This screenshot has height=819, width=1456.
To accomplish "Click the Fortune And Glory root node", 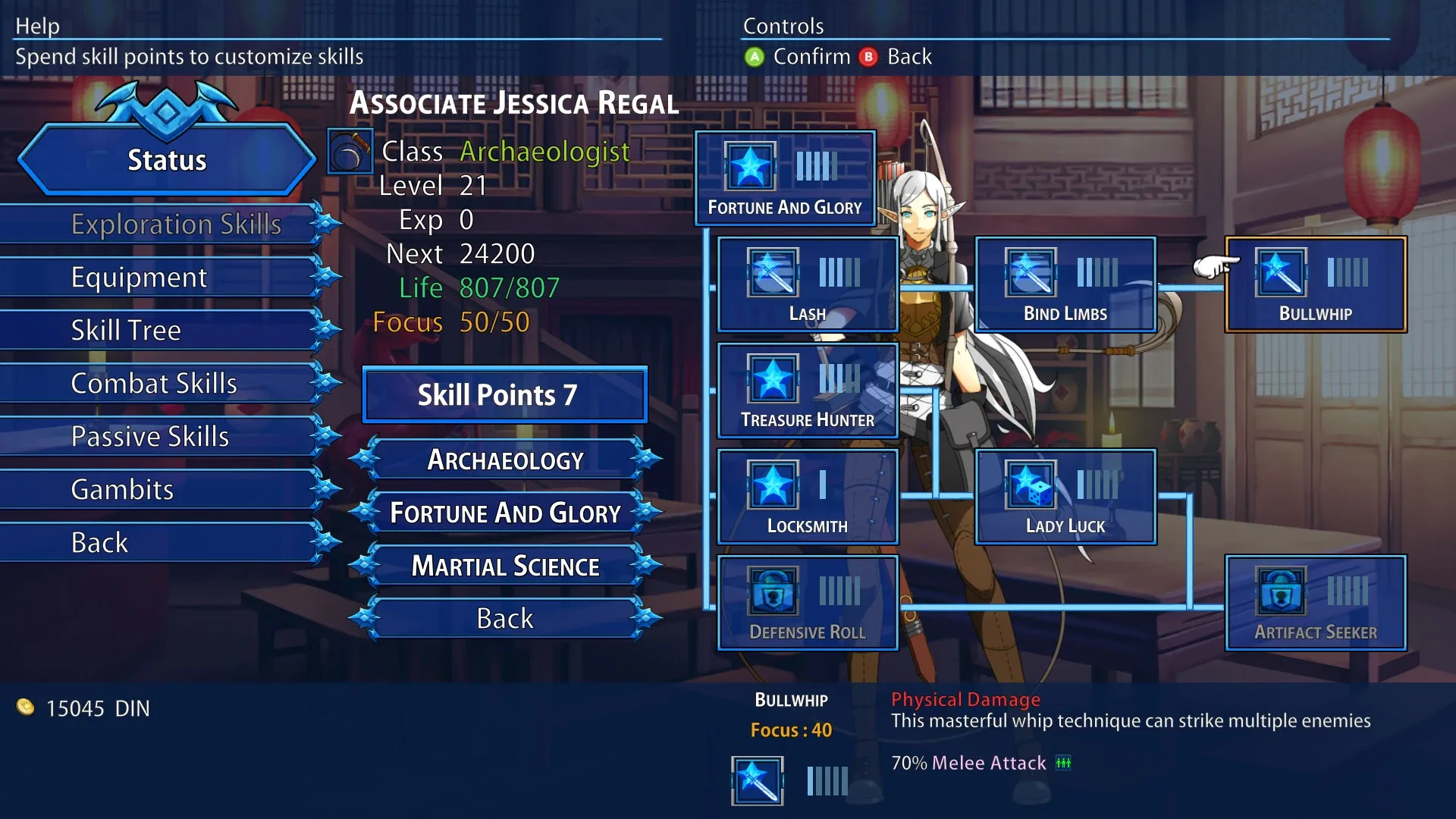I will (x=785, y=178).
